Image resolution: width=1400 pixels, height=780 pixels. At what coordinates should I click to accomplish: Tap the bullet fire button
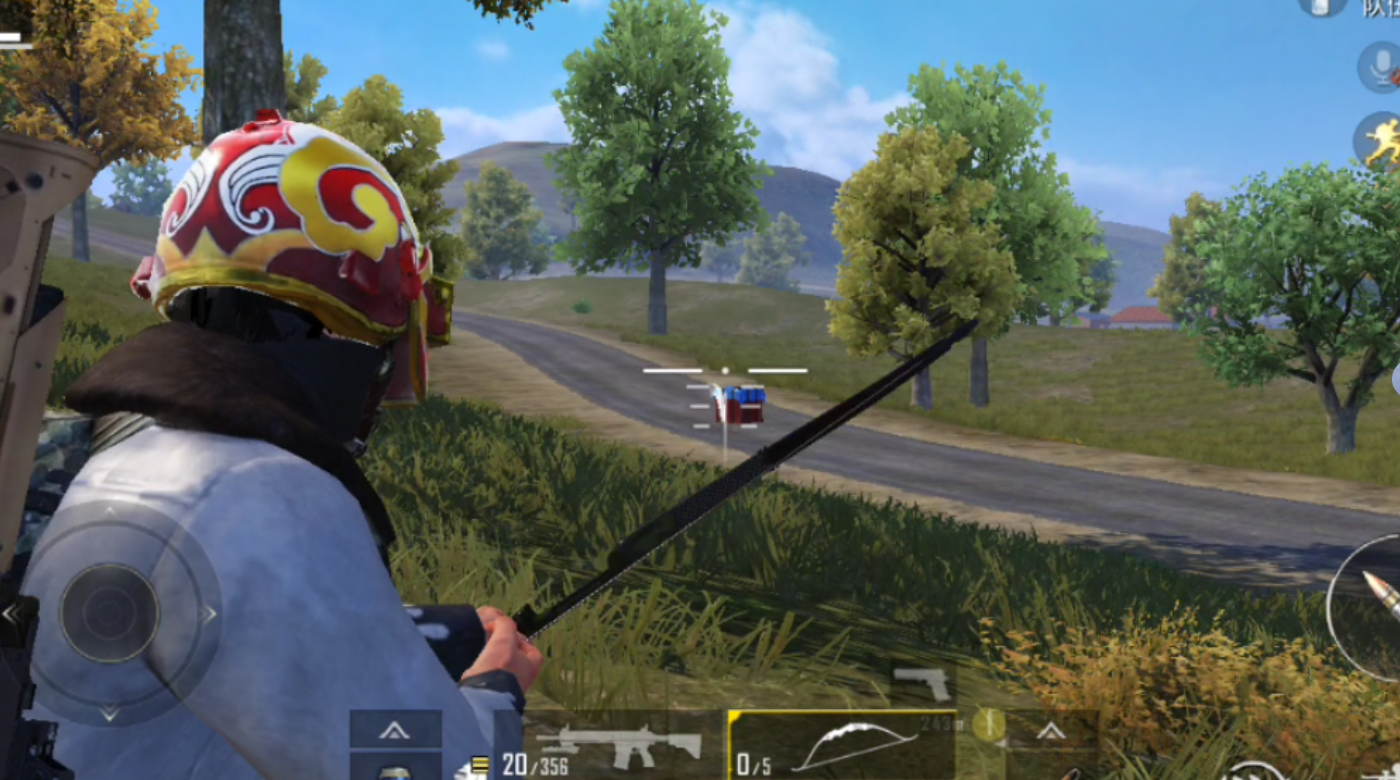pos(1375,607)
